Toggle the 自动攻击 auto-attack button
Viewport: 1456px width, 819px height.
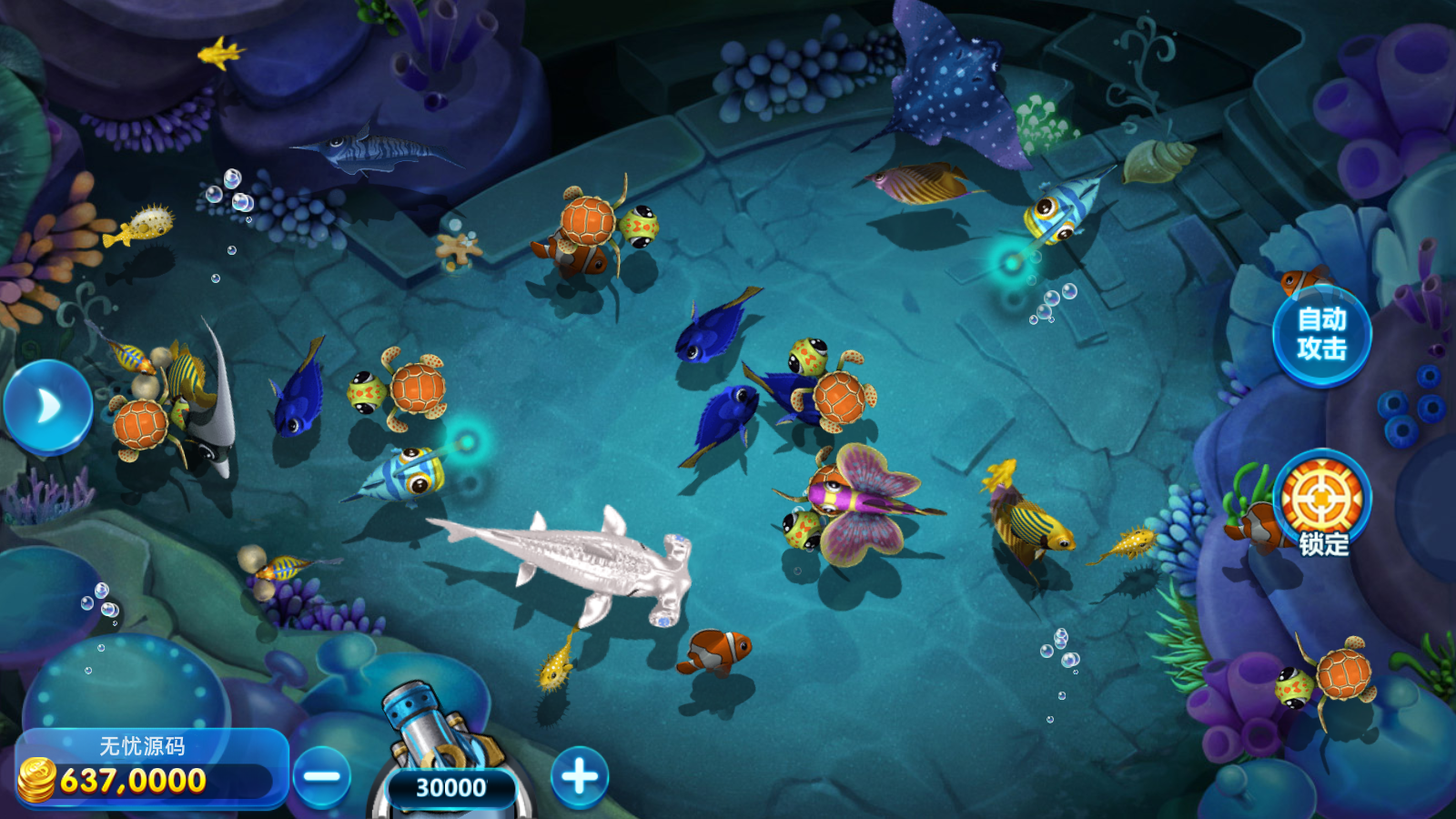[1321, 335]
